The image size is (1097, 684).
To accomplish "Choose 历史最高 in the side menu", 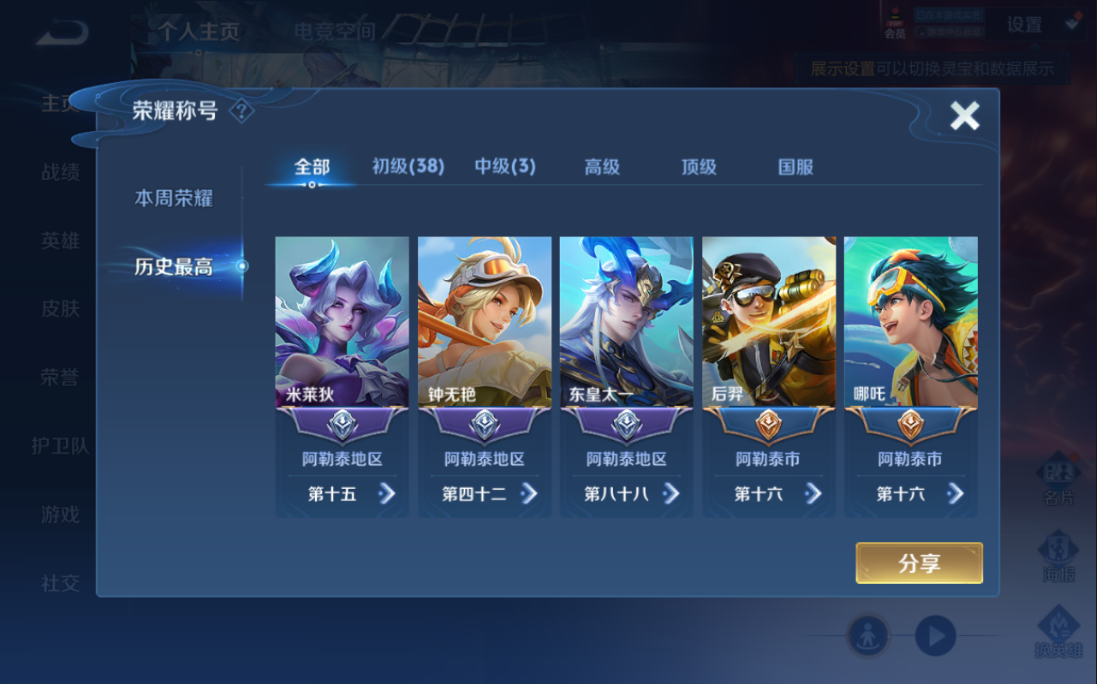I will tap(174, 266).
